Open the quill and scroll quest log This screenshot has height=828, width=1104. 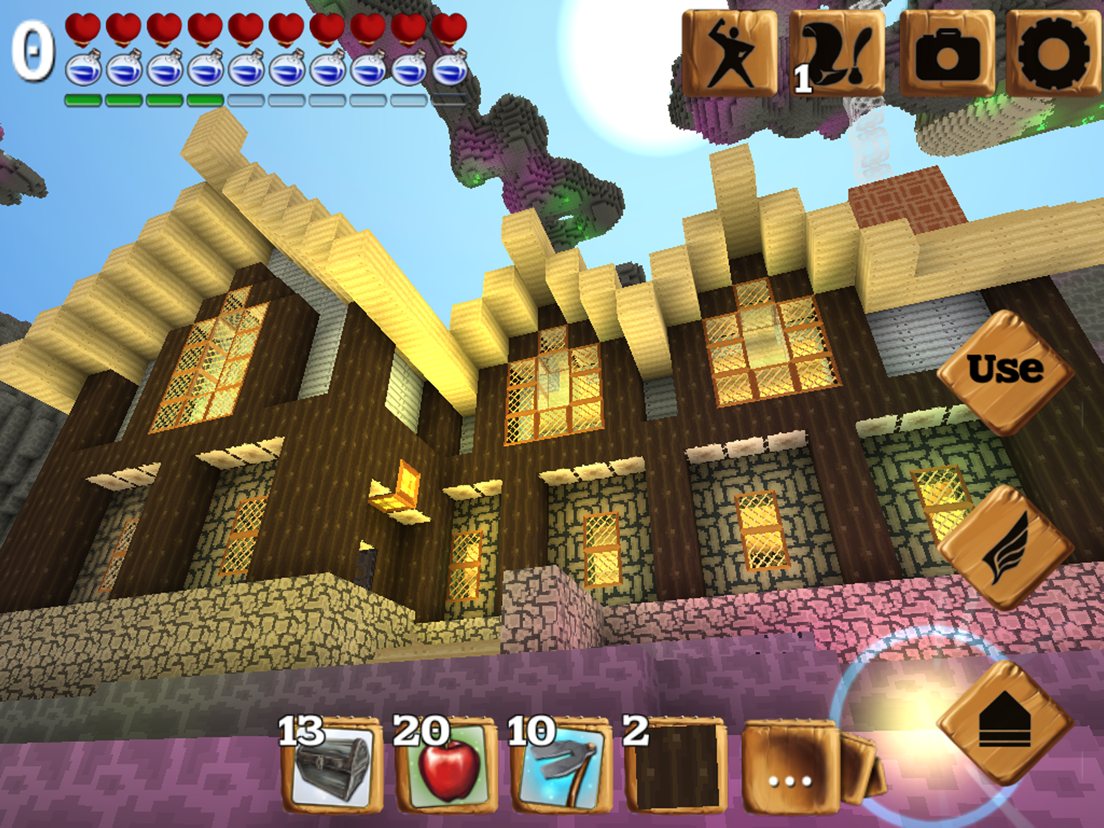(838, 53)
